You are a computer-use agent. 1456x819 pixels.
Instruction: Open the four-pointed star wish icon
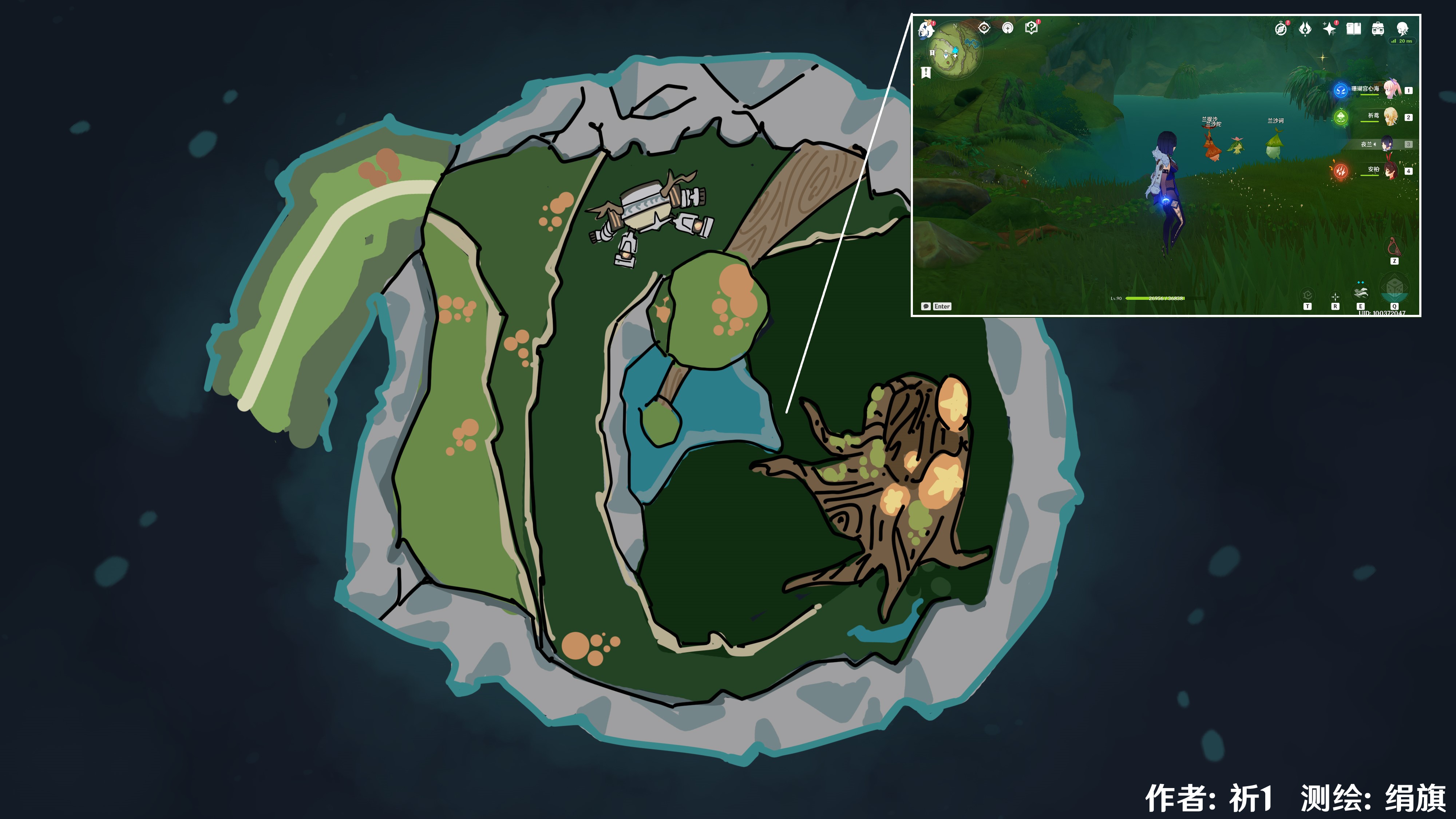[x=1329, y=28]
